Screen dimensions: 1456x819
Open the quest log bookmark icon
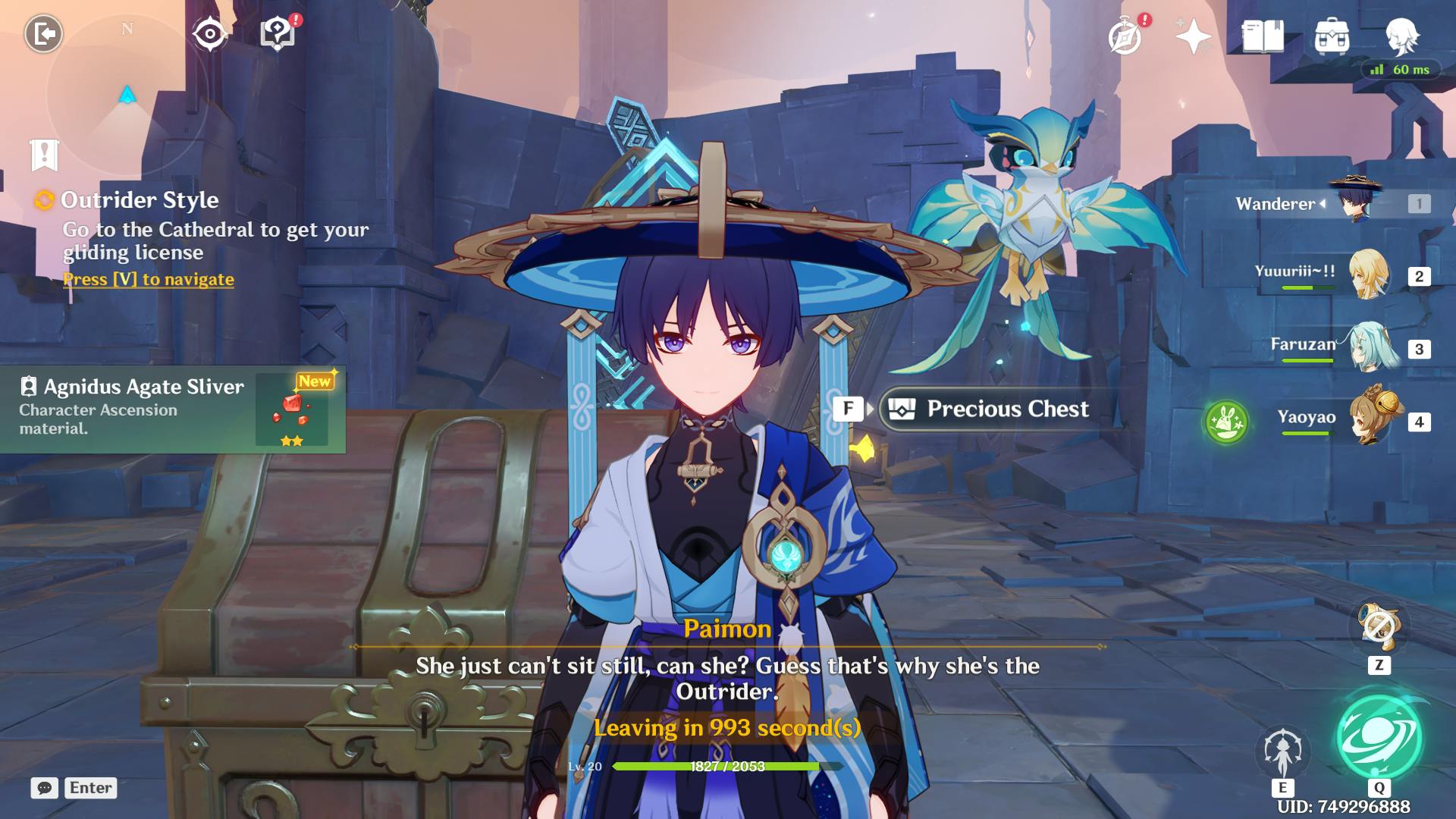point(45,155)
